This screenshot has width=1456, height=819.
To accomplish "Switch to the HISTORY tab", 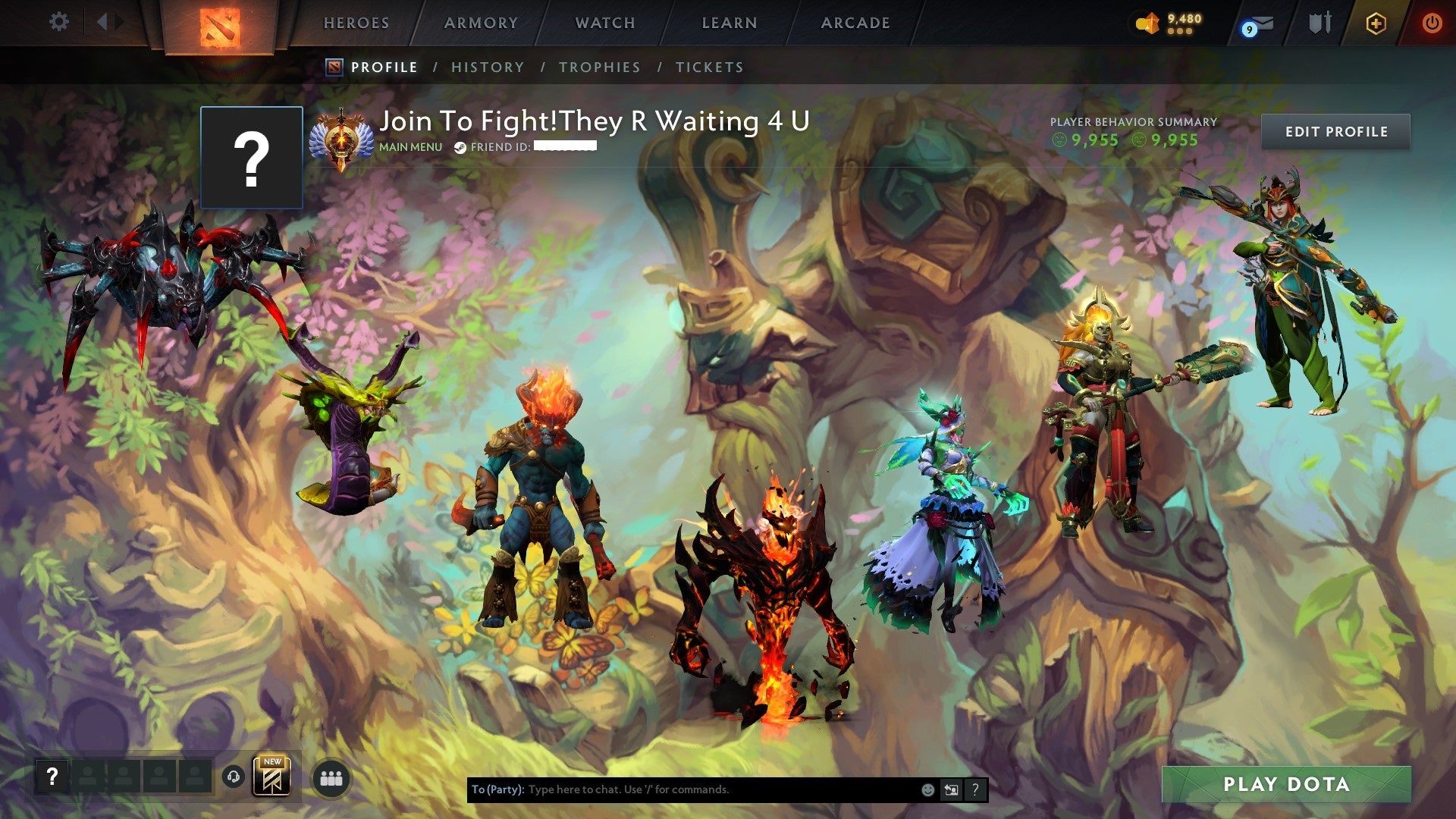I will tap(487, 67).
